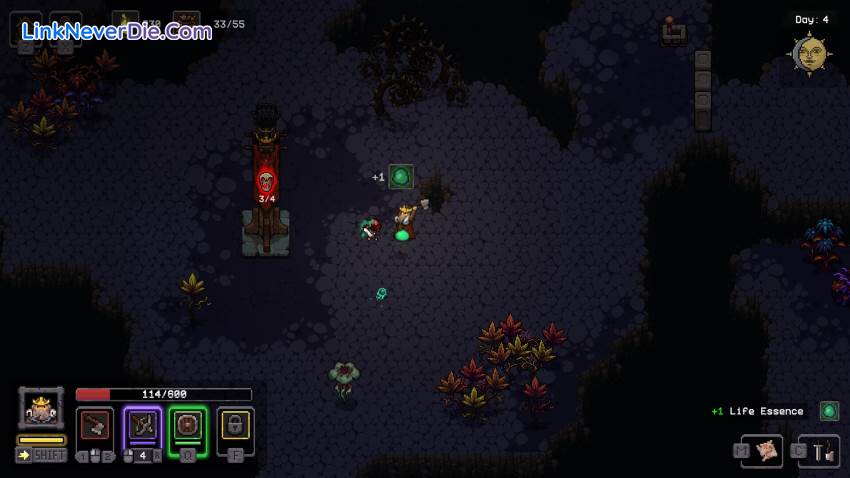This screenshot has width=850, height=478.
Task: Click the locked padlock ability slot
Action: pyautogui.click(x=235, y=425)
